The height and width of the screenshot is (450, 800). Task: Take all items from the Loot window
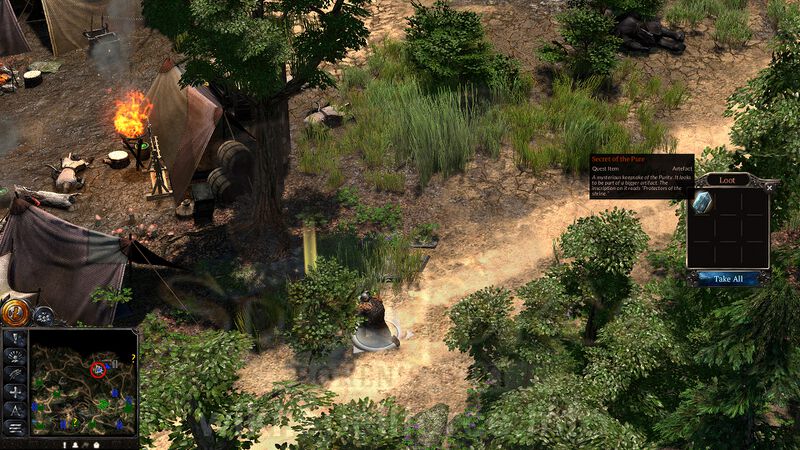click(x=728, y=279)
